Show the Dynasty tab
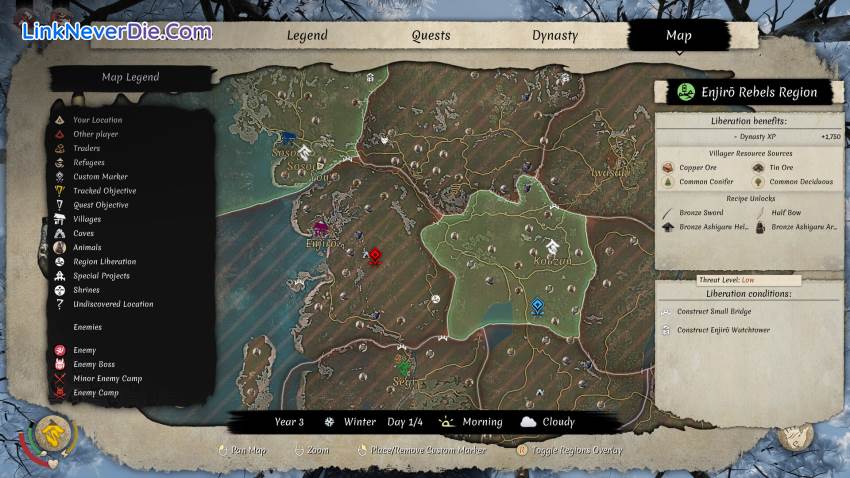Image resolution: width=850 pixels, height=478 pixels. click(554, 36)
